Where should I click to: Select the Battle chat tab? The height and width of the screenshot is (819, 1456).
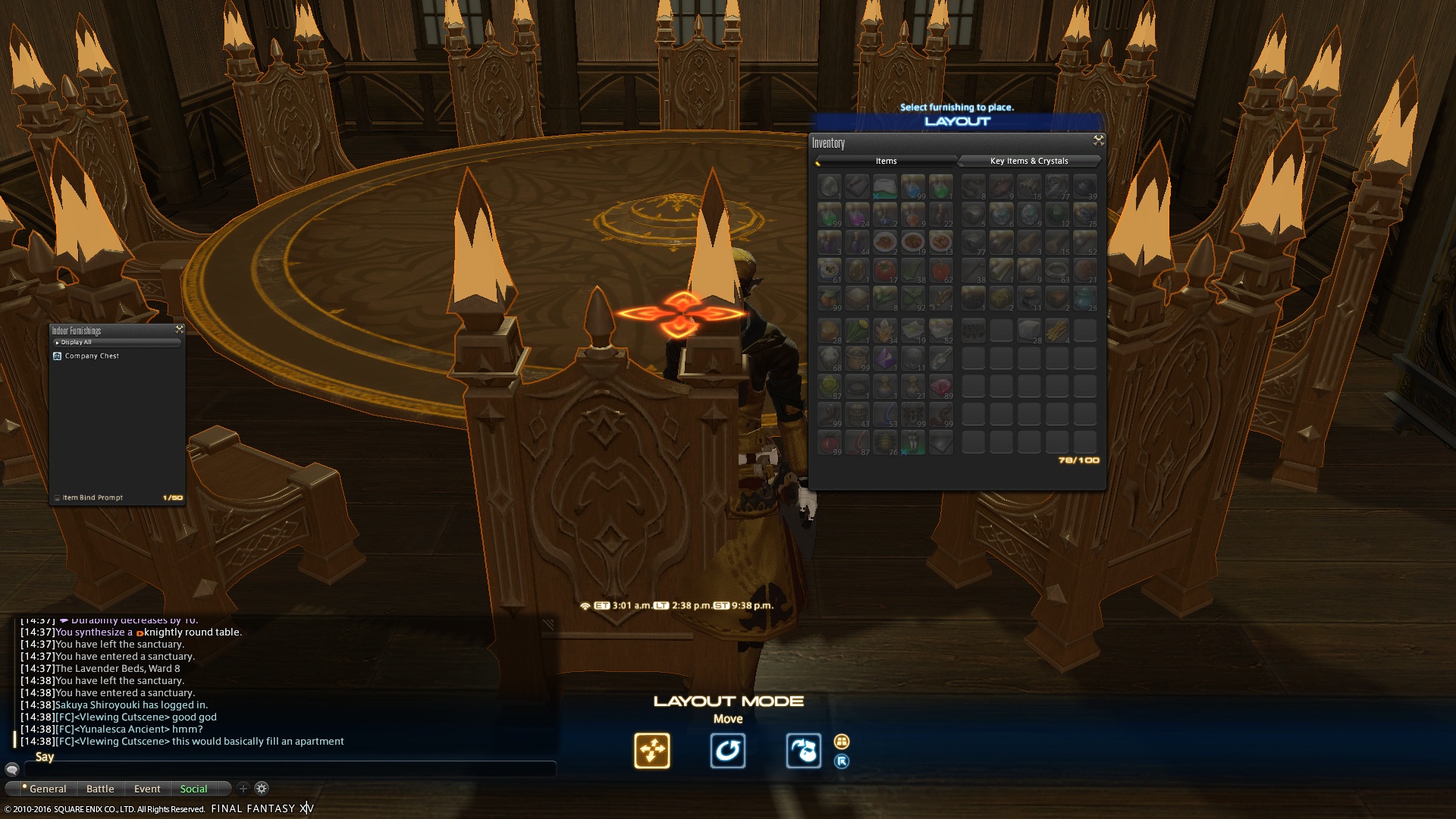[x=99, y=789]
